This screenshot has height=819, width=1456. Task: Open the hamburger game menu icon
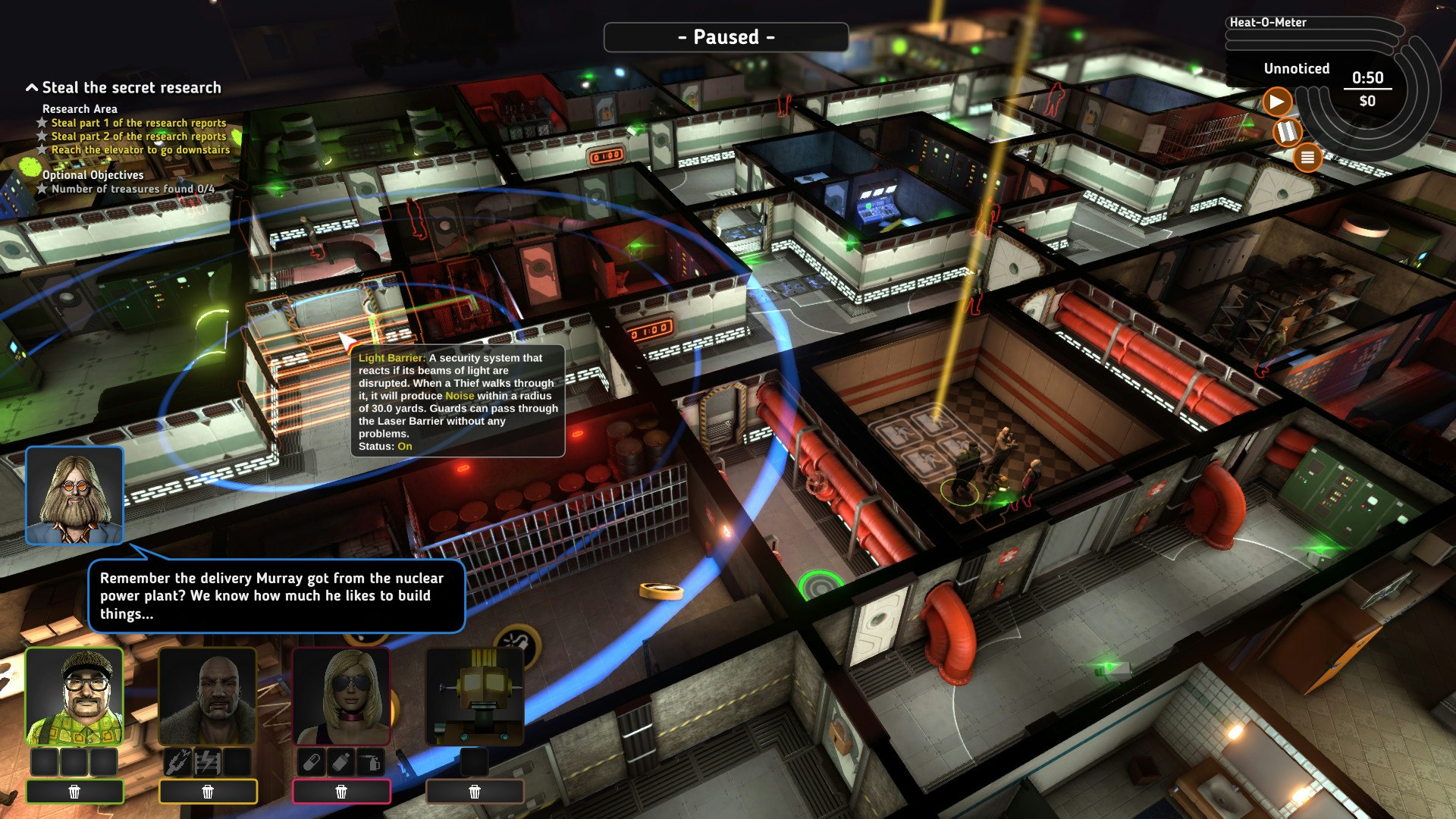1308,157
